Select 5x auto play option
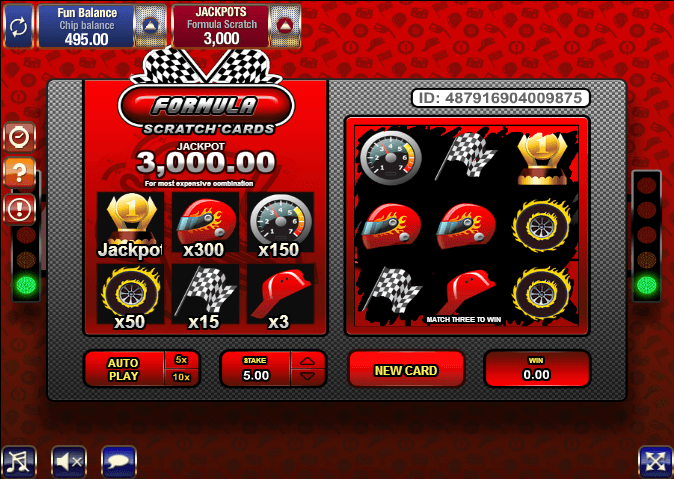 coord(181,359)
